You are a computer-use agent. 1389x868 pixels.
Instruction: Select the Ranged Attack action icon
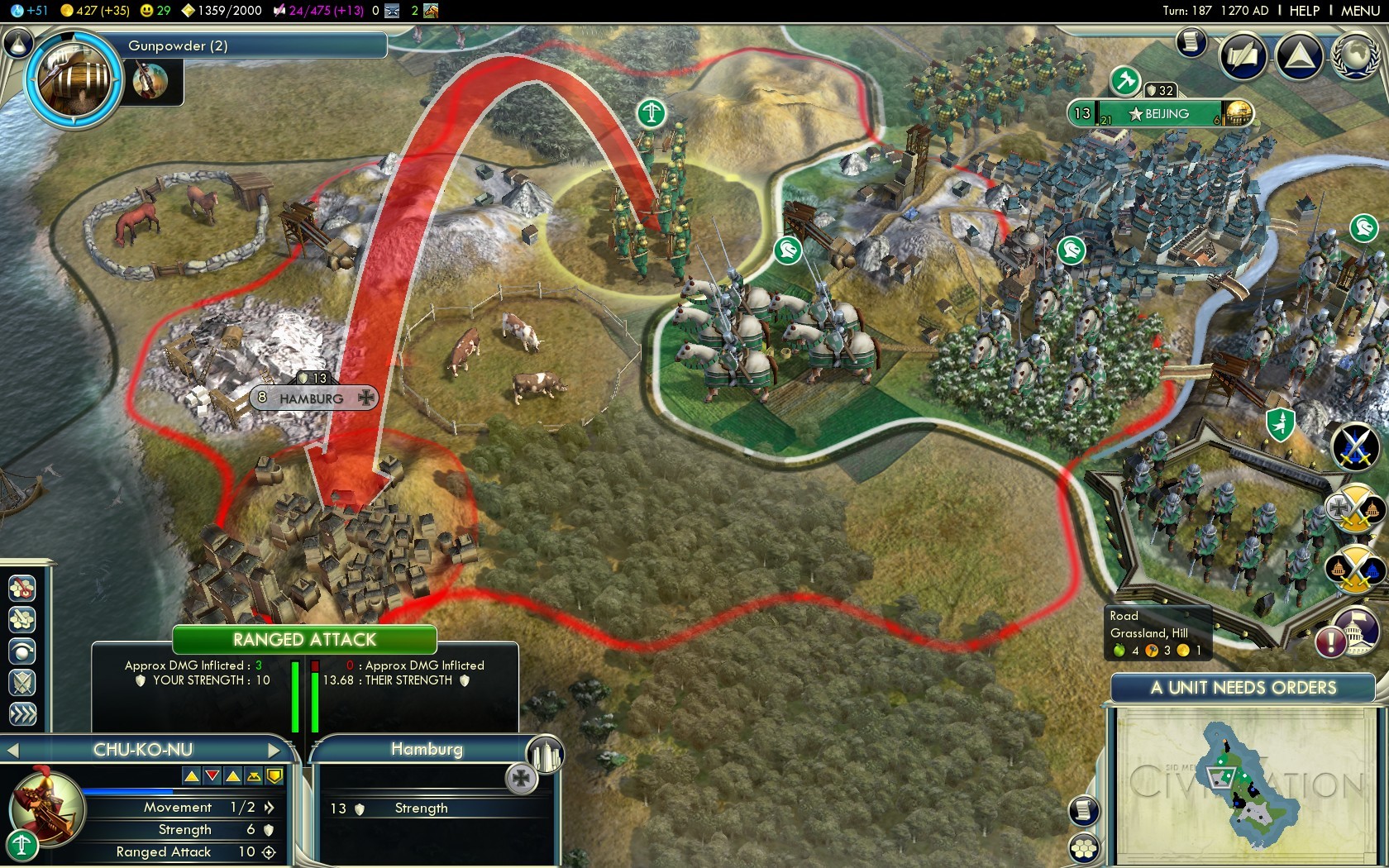[22, 589]
